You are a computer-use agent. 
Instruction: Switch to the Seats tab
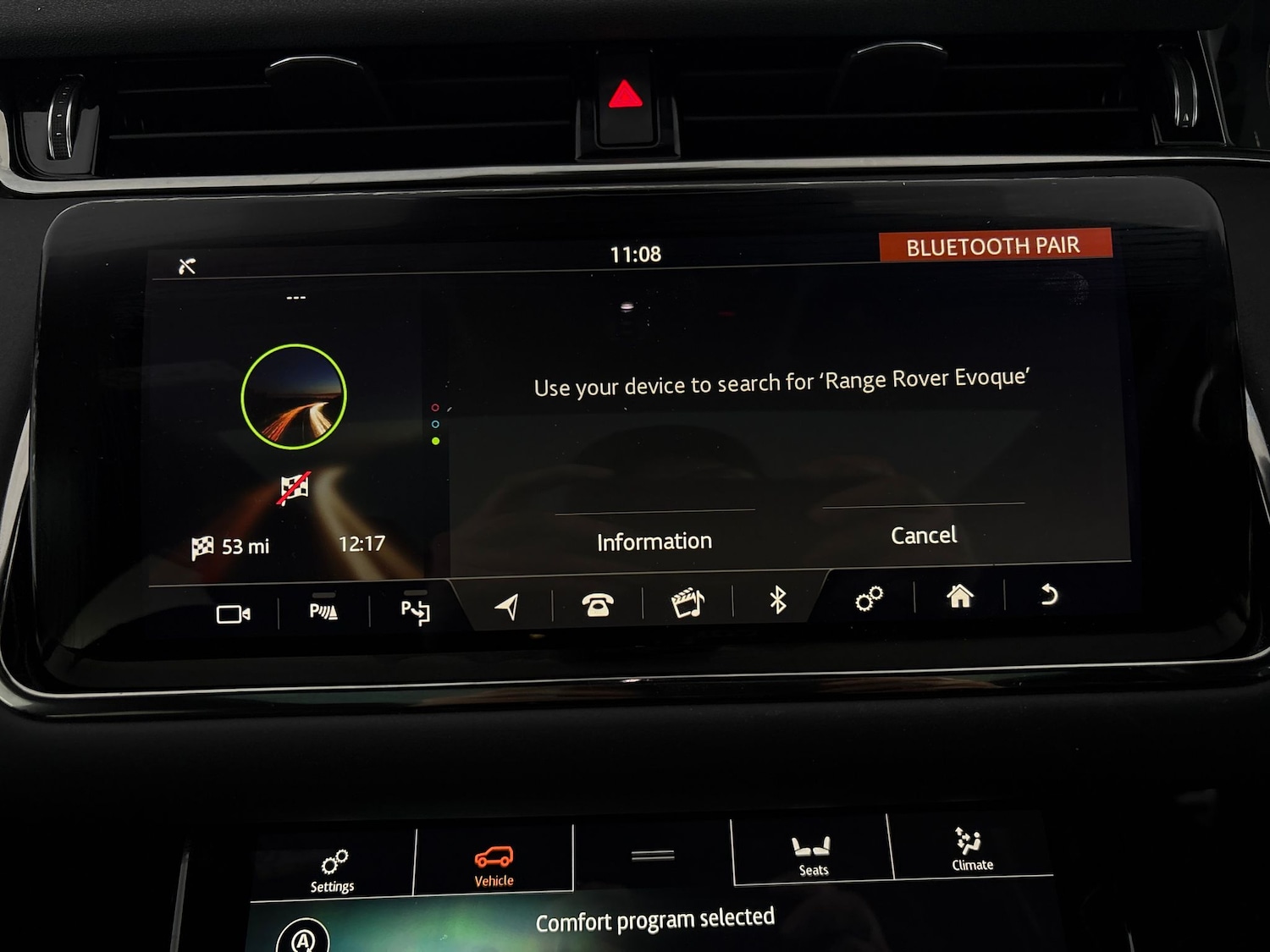pyautogui.click(x=812, y=856)
